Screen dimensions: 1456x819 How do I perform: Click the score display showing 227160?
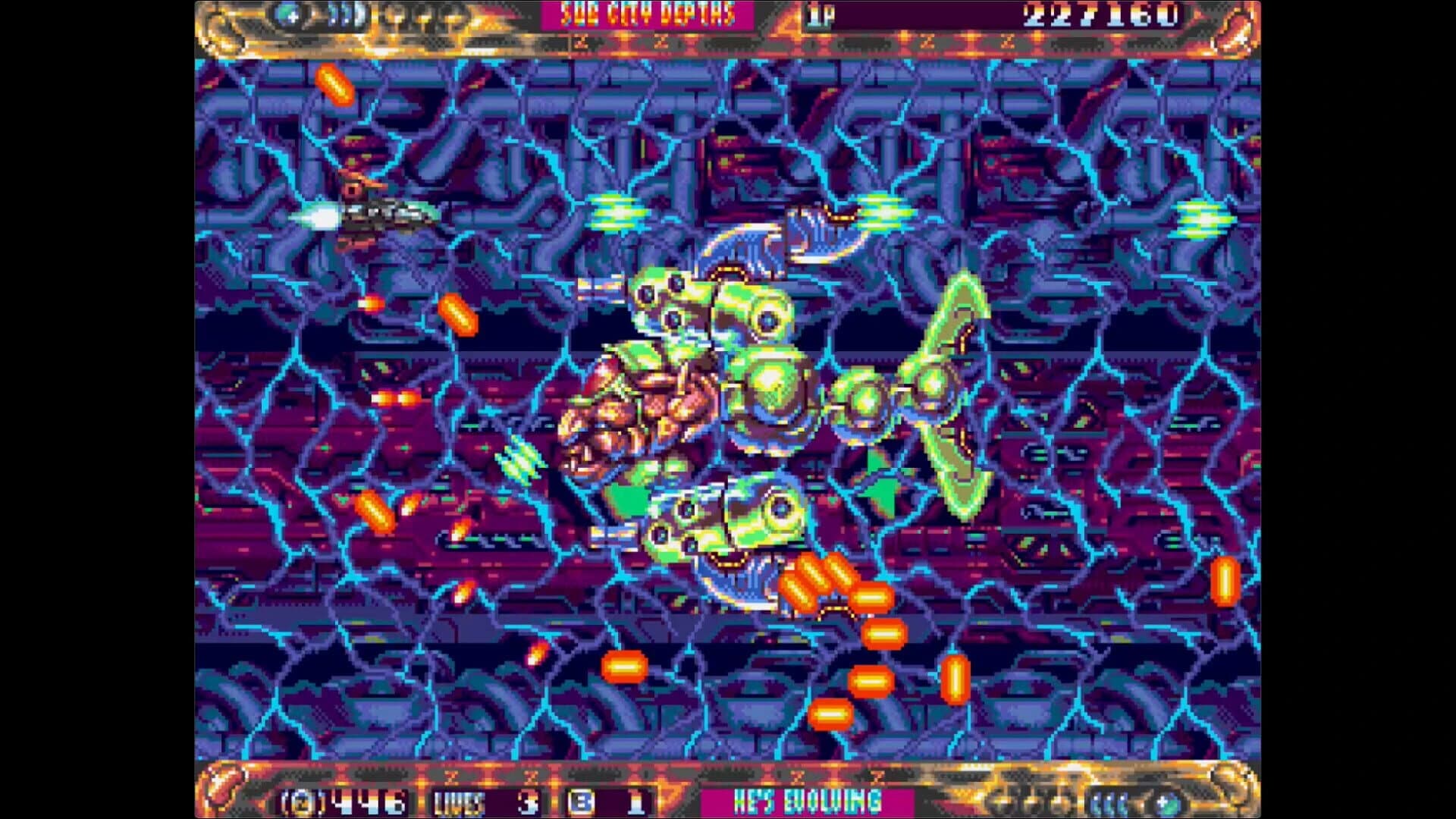tap(1100, 15)
